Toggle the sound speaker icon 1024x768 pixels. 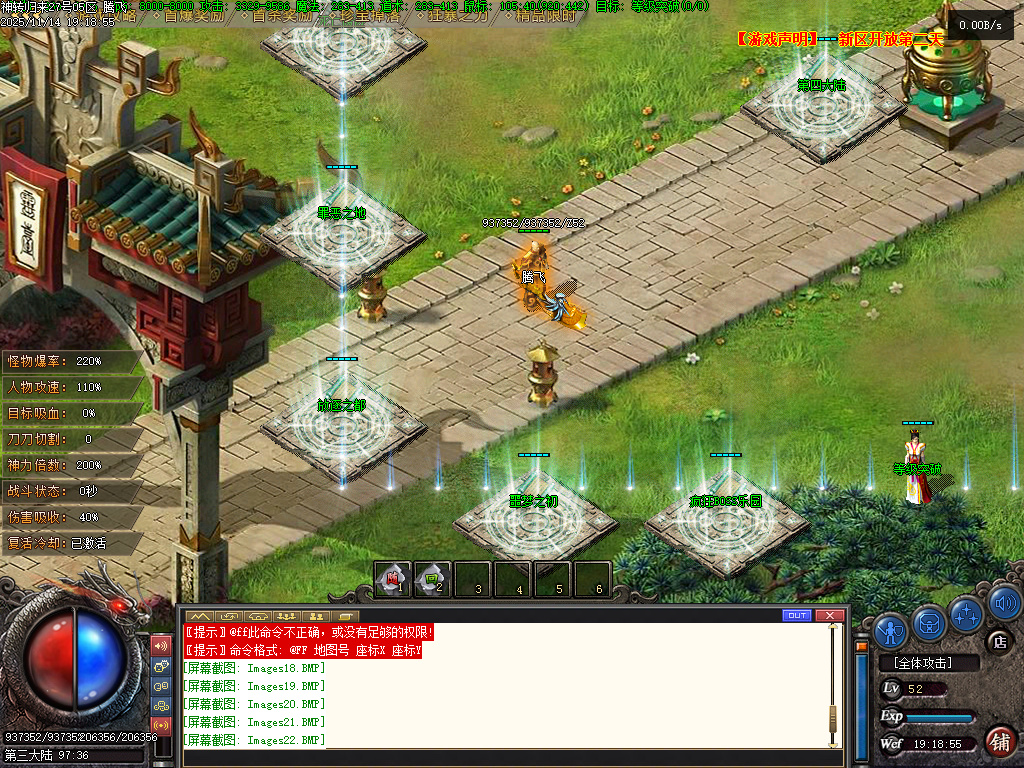pyautogui.click(x=1004, y=602)
